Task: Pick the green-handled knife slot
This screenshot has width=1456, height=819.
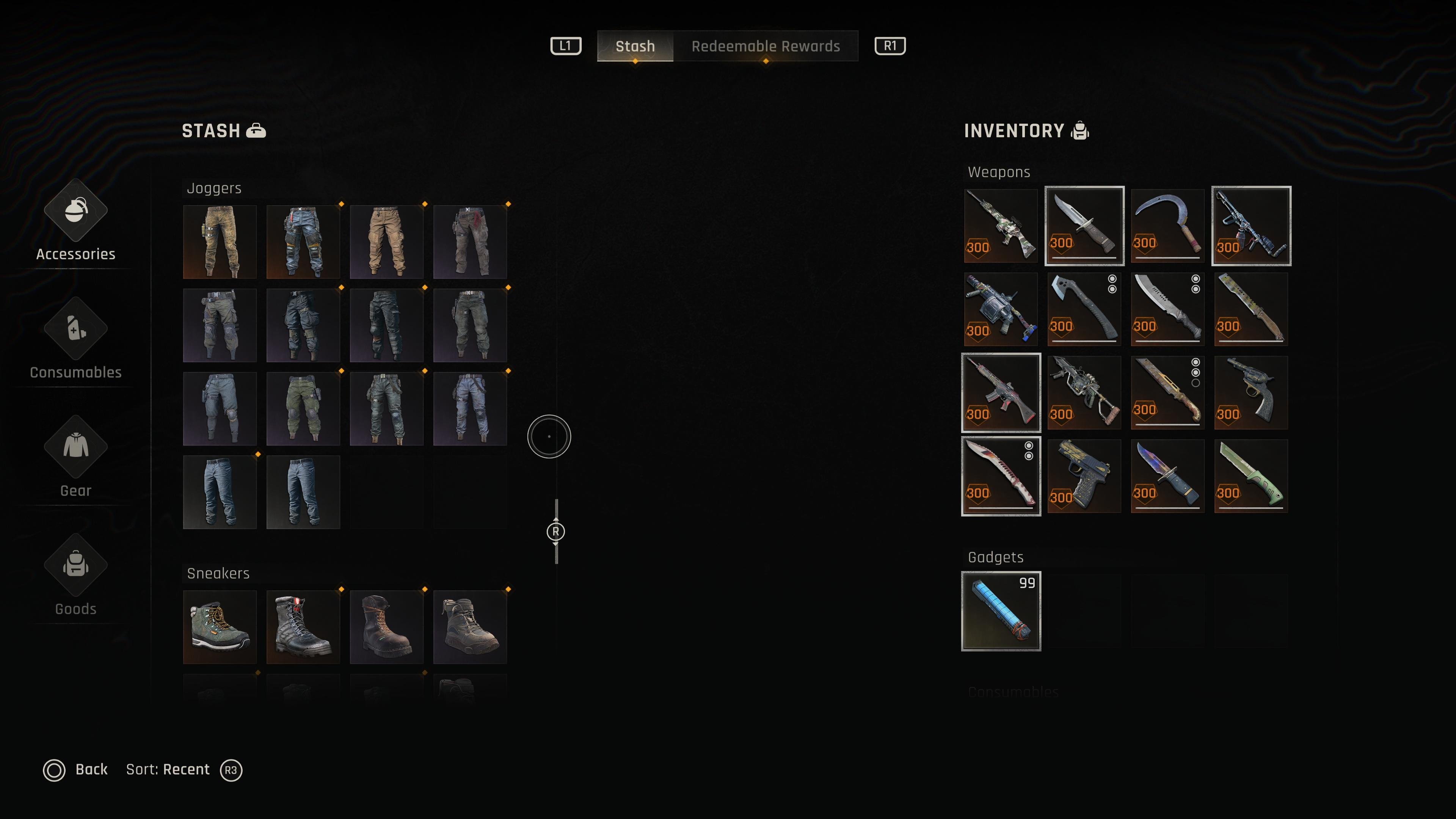Action: [x=1251, y=476]
